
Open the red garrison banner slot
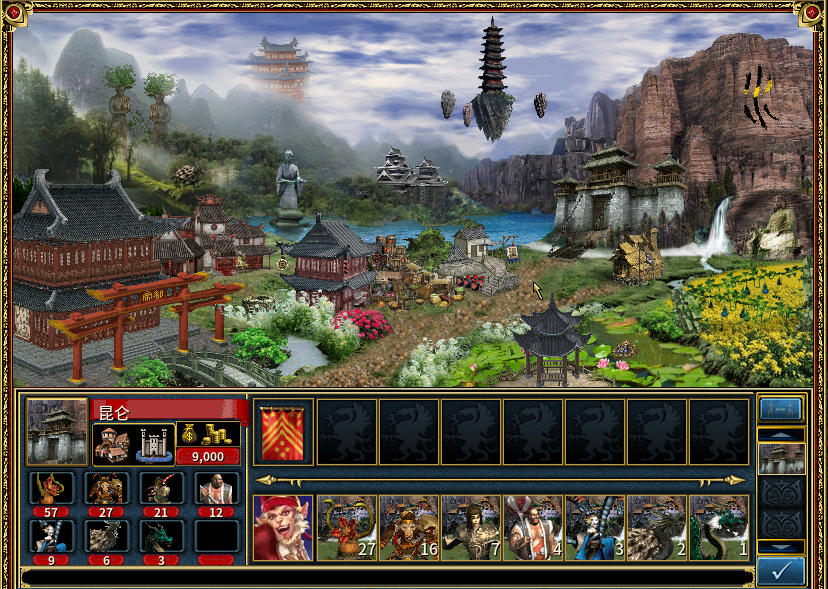coord(284,432)
